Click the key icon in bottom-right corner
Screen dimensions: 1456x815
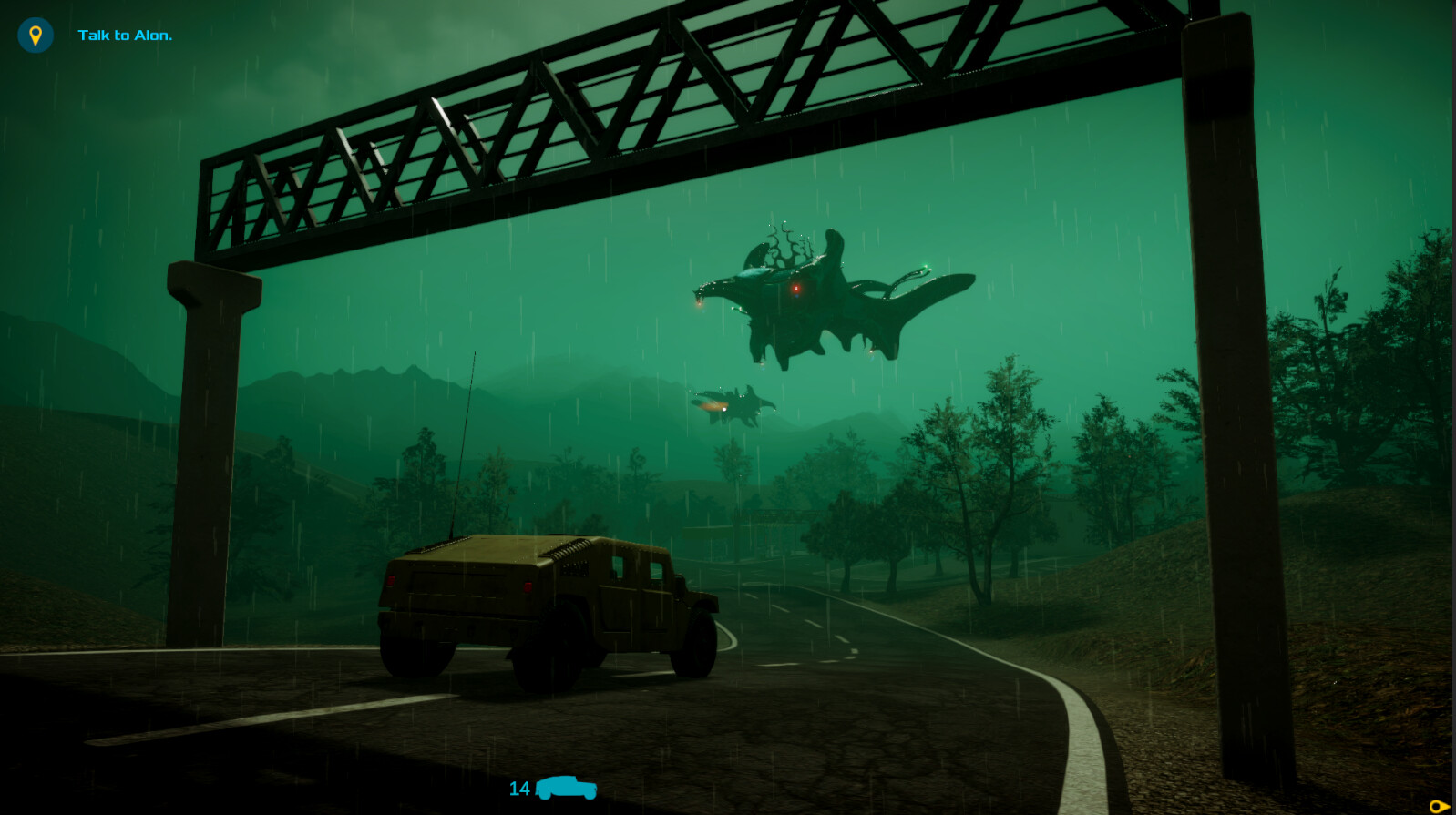(1441, 805)
